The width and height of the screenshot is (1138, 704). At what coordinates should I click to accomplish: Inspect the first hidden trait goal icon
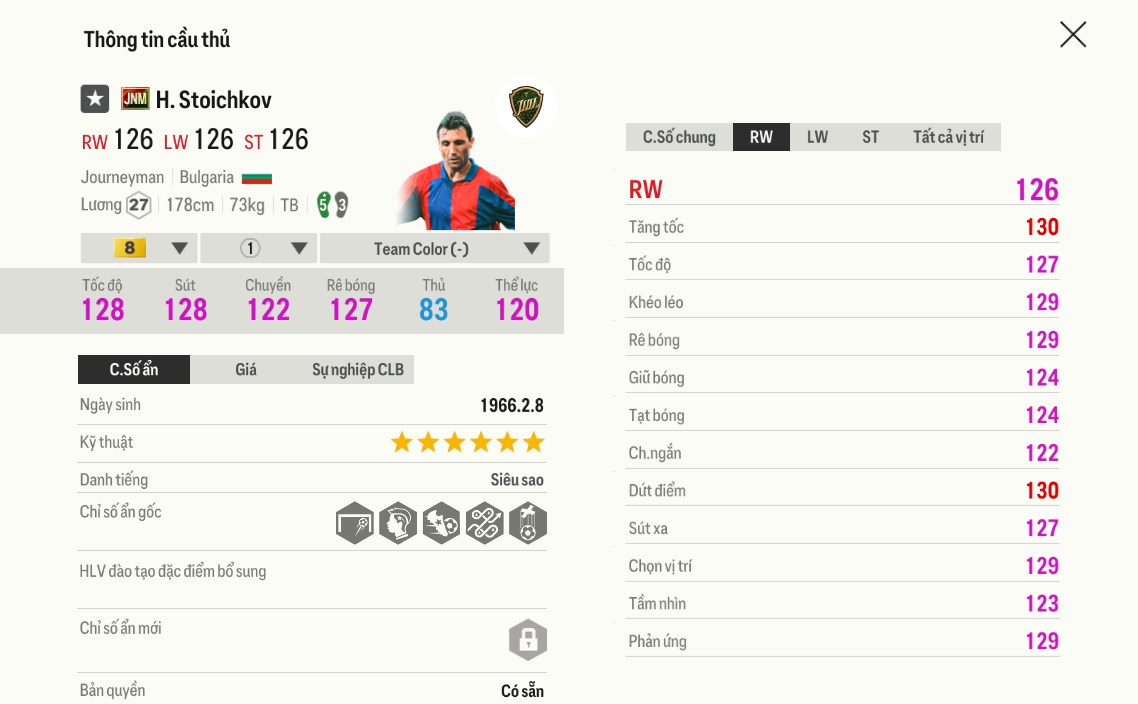pos(355,523)
